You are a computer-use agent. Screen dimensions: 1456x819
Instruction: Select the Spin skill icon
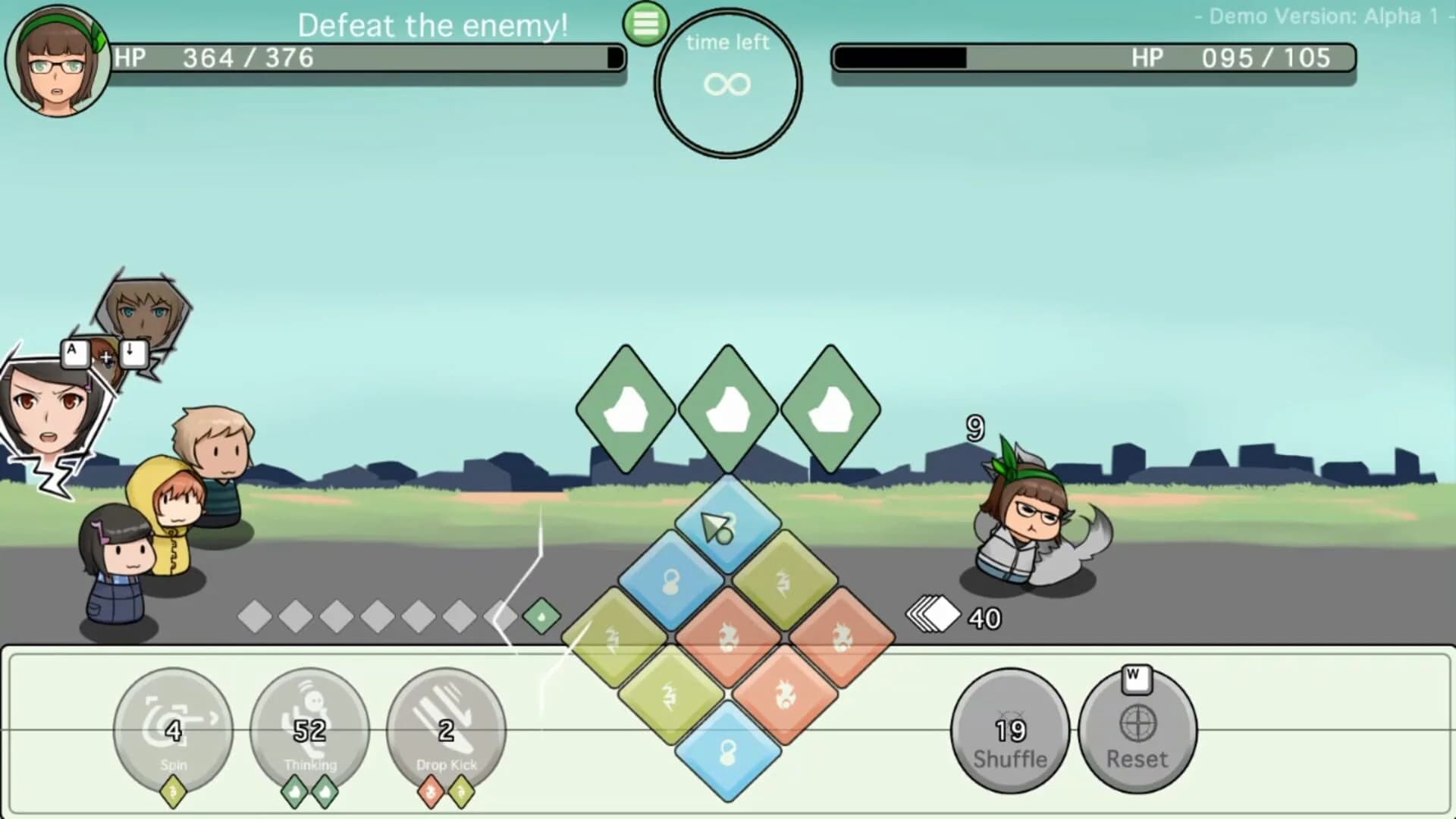pyautogui.click(x=173, y=728)
